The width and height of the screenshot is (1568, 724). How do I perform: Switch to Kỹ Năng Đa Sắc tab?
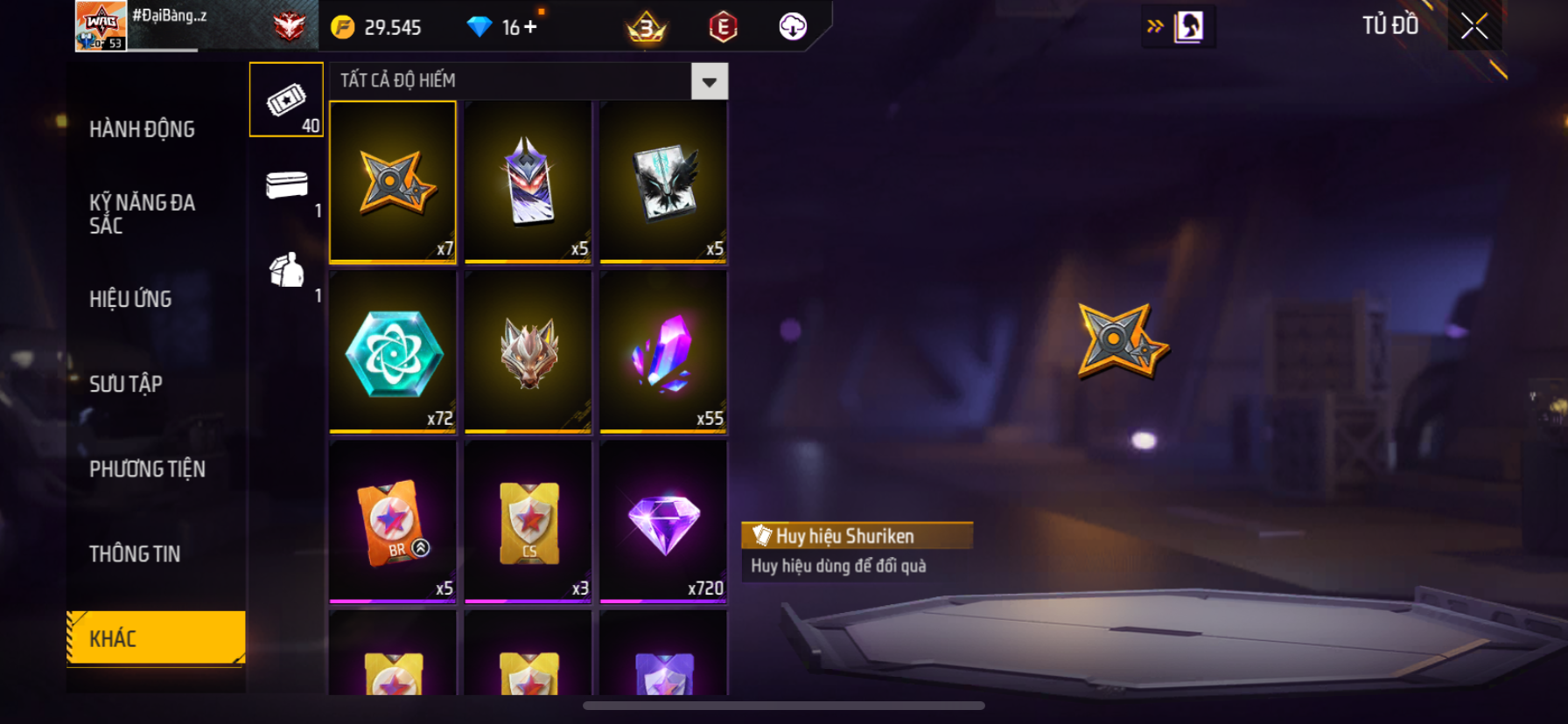click(142, 214)
